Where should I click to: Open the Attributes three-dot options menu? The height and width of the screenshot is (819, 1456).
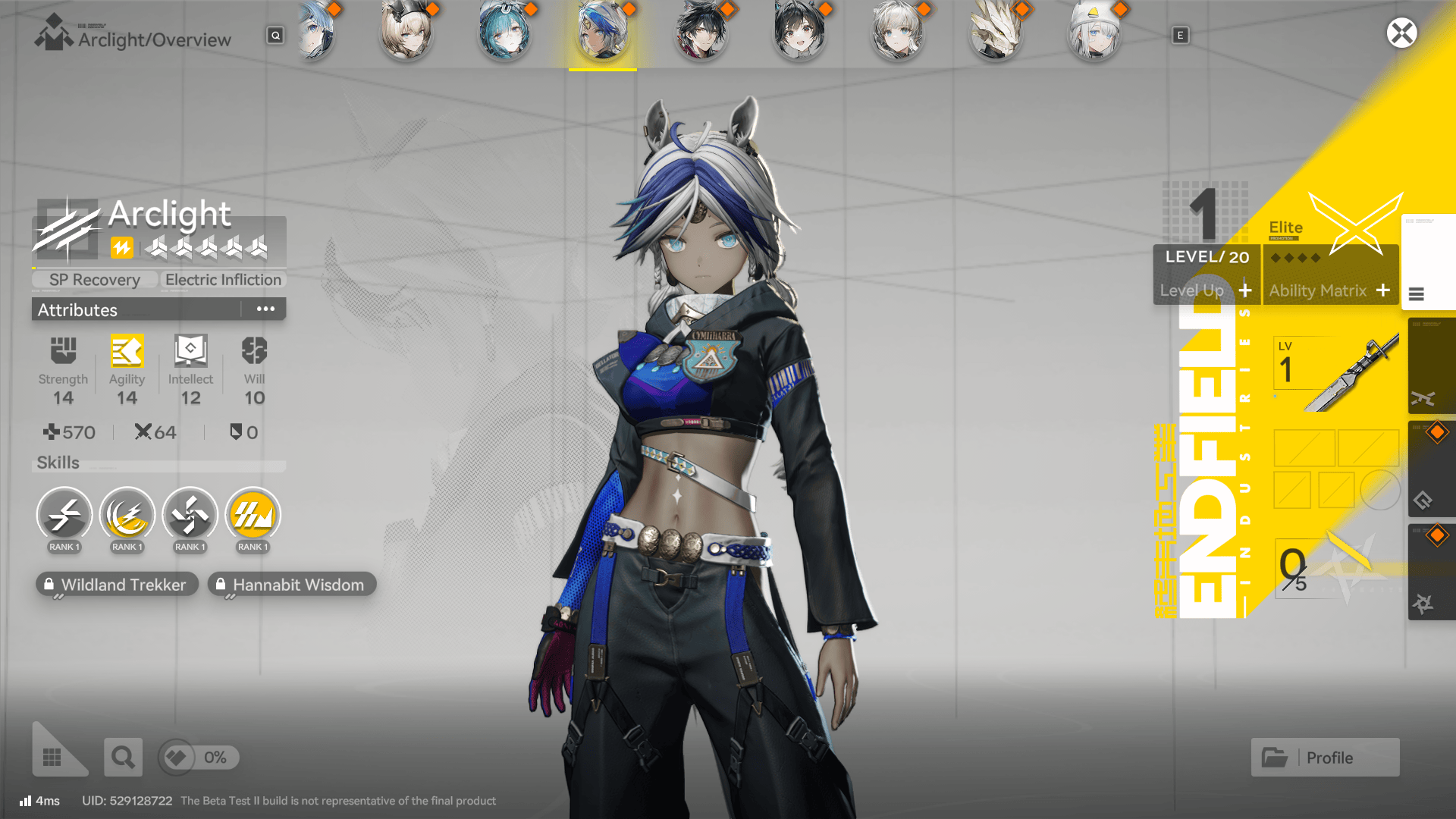(265, 308)
